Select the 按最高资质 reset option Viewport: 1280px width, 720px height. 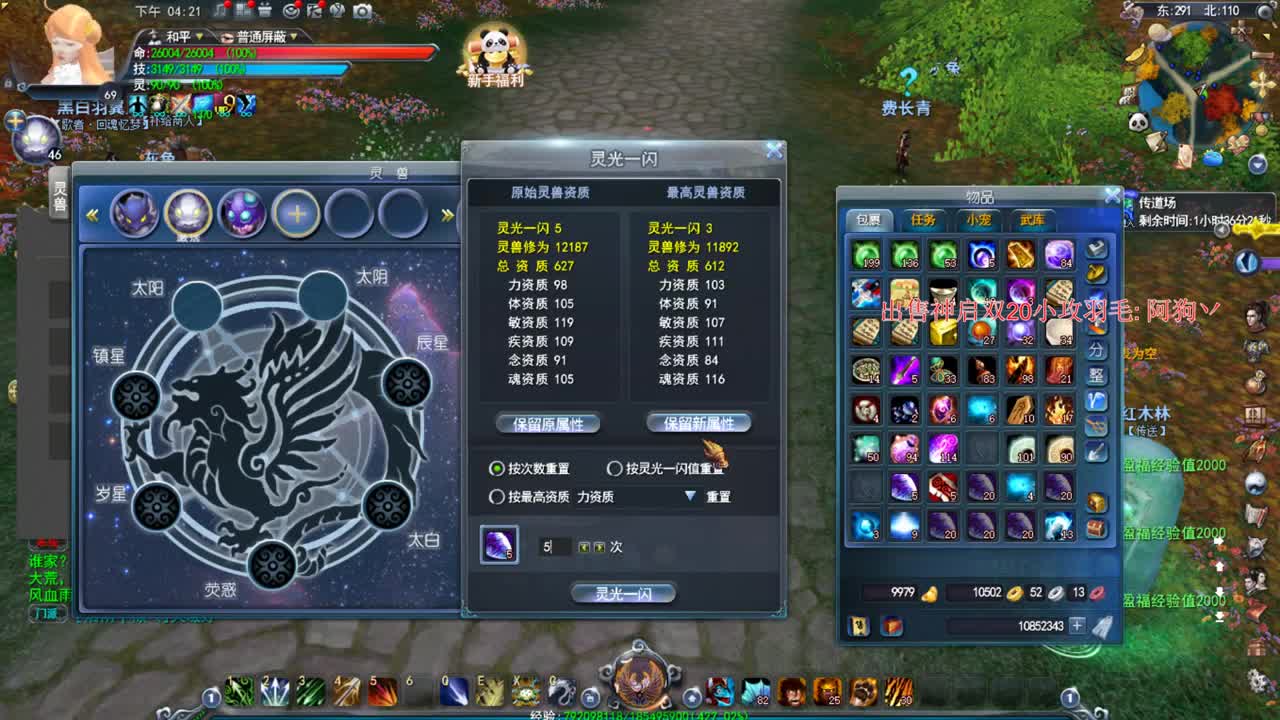(497, 497)
